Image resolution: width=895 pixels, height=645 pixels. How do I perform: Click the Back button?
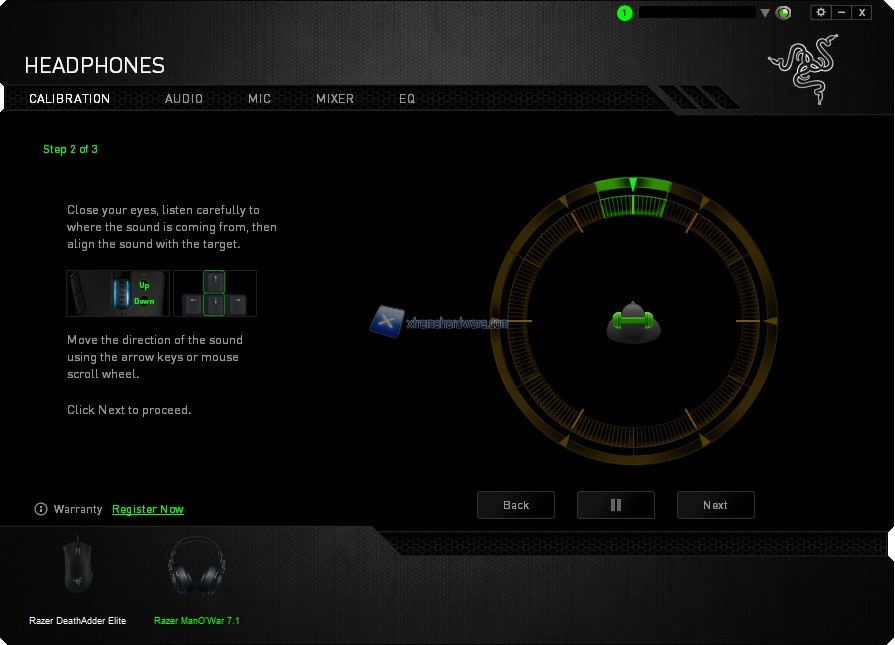pyautogui.click(x=516, y=505)
